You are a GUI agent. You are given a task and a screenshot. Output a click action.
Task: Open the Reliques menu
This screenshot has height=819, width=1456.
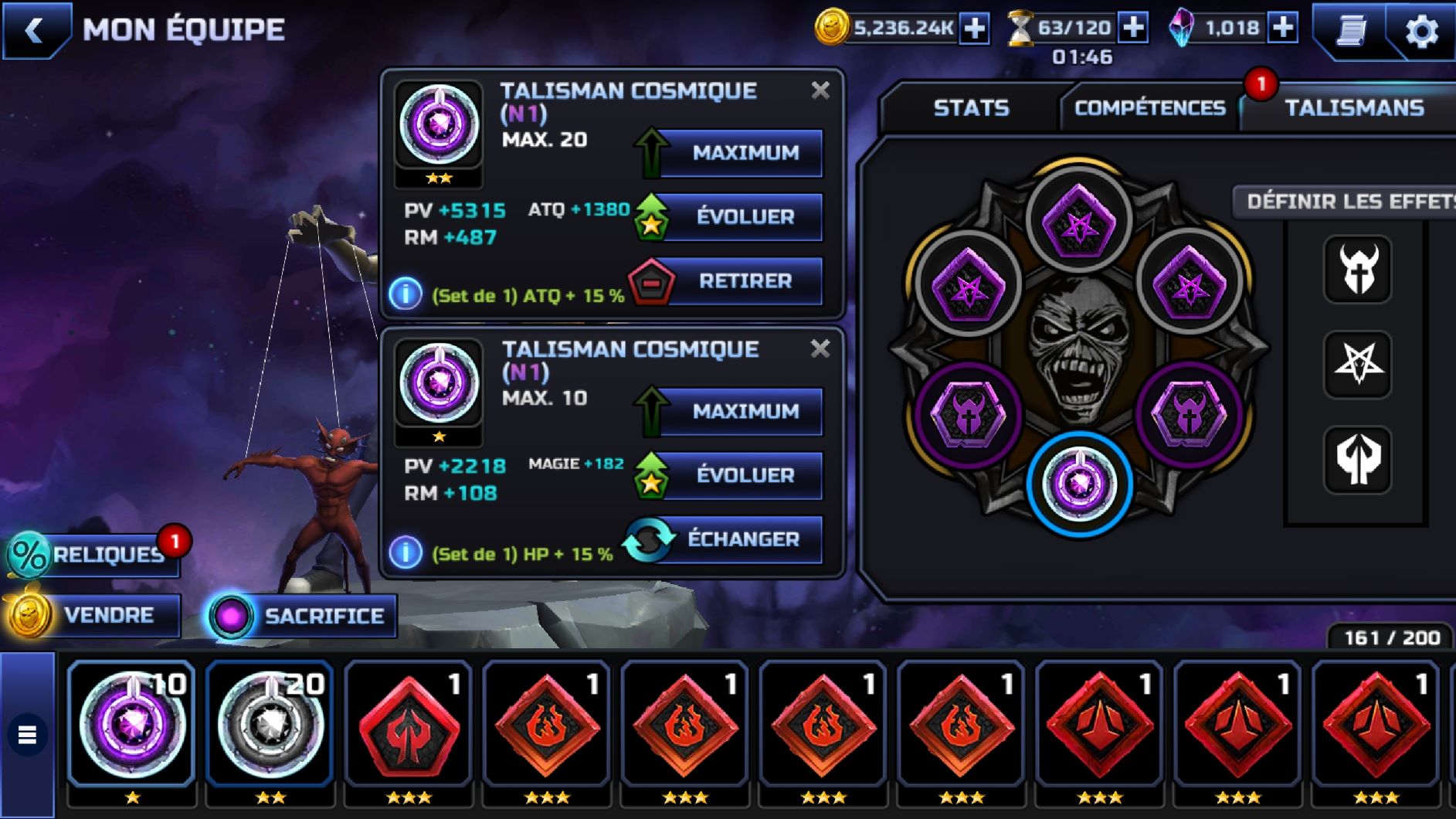click(94, 555)
